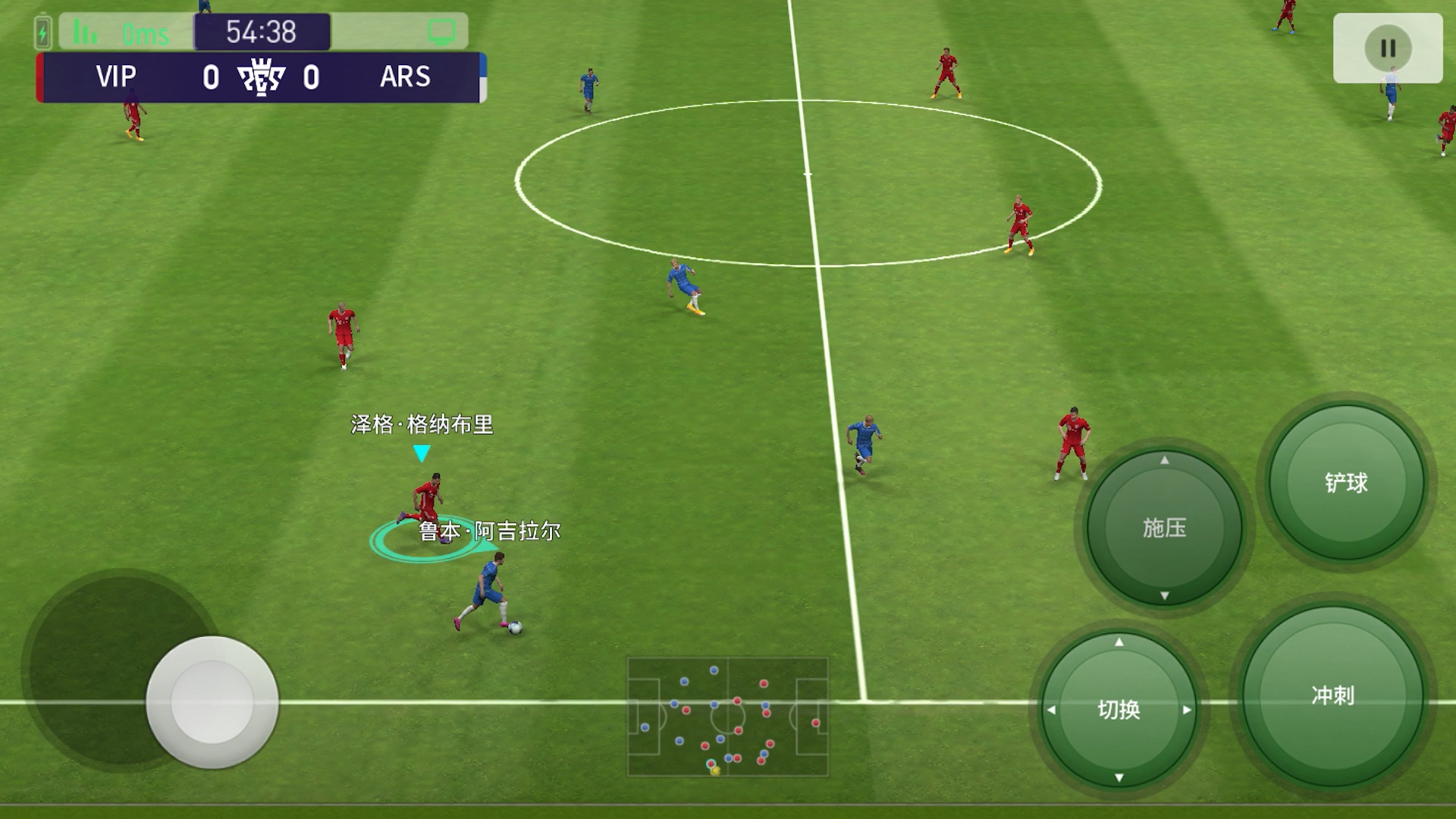This screenshot has width=1456, height=819.
Task: Hit the 冲刺 sprint button
Action: click(x=1332, y=695)
